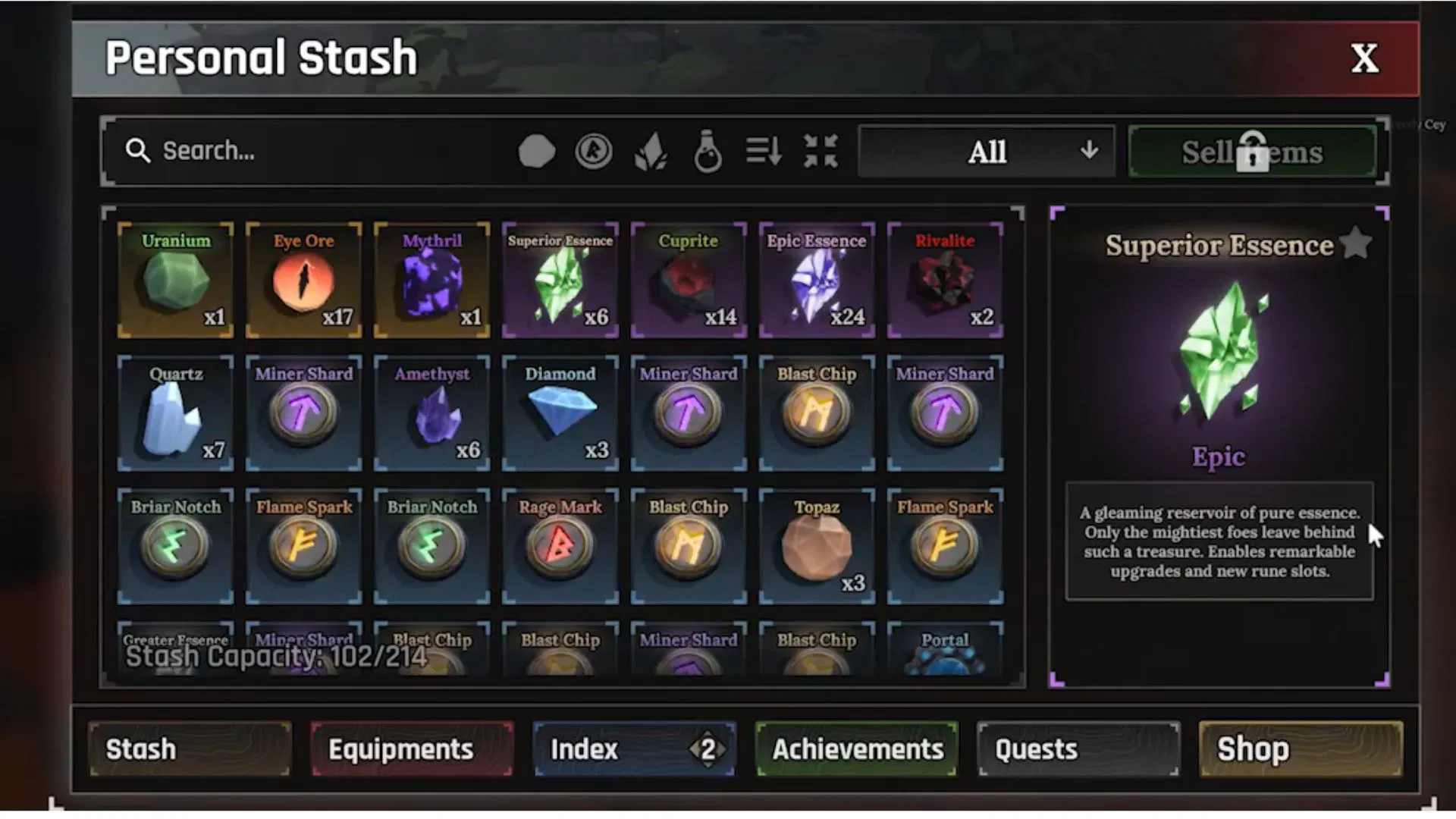1456x819 pixels.
Task: Select the Uranium item slot
Action: click(174, 279)
